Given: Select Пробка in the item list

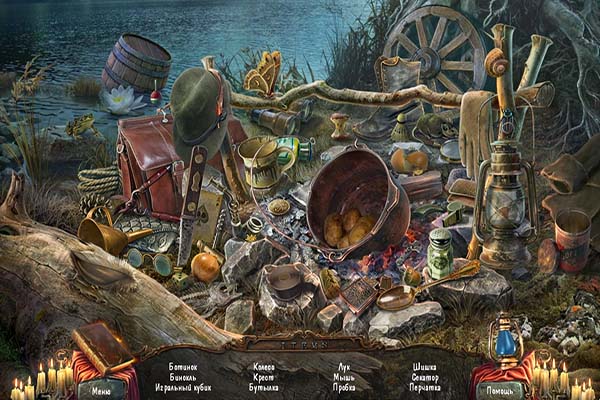Looking at the screenshot, I should click(x=343, y=387).
